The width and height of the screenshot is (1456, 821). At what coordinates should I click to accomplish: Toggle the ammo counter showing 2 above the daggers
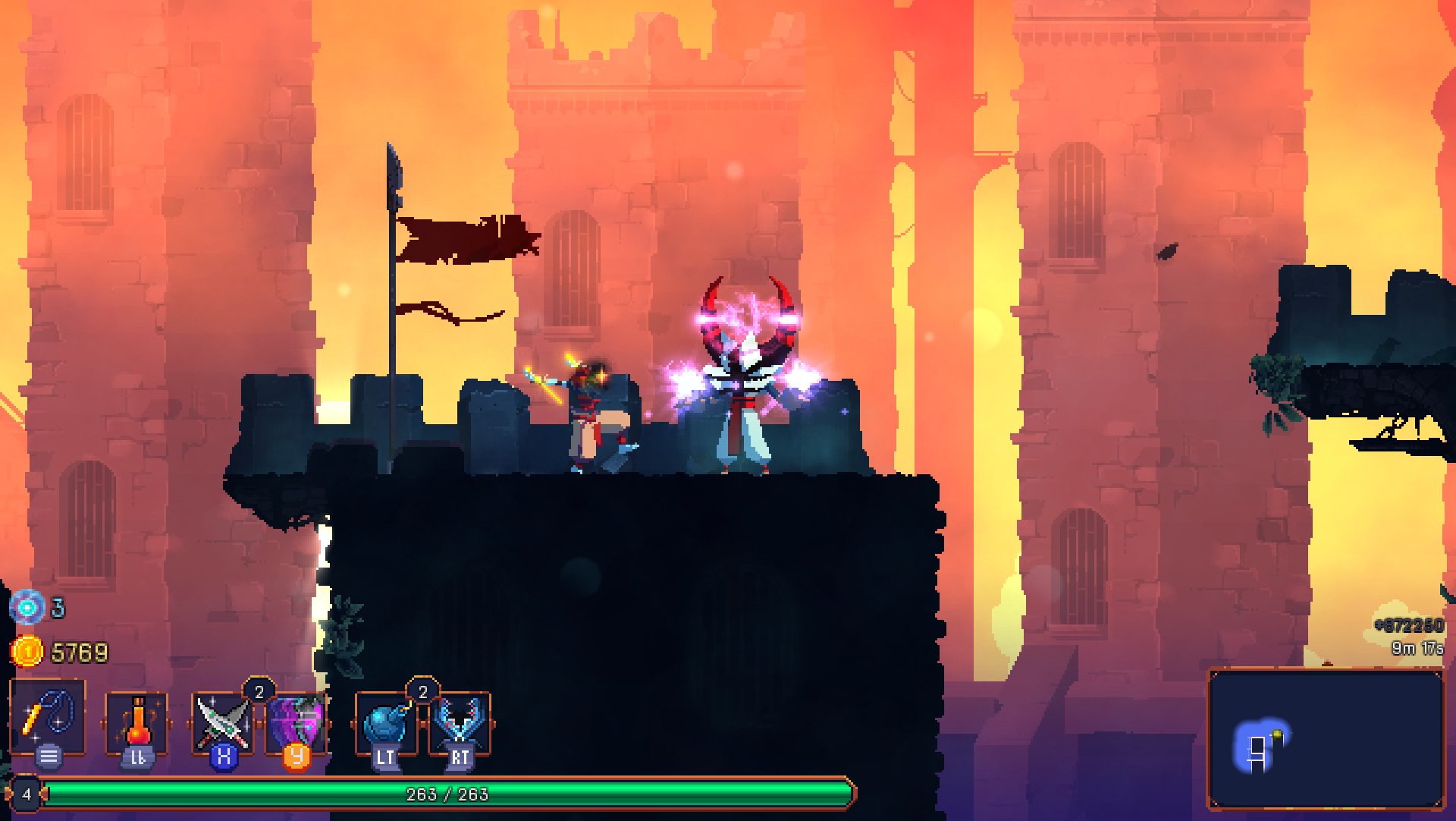[258, 690]
